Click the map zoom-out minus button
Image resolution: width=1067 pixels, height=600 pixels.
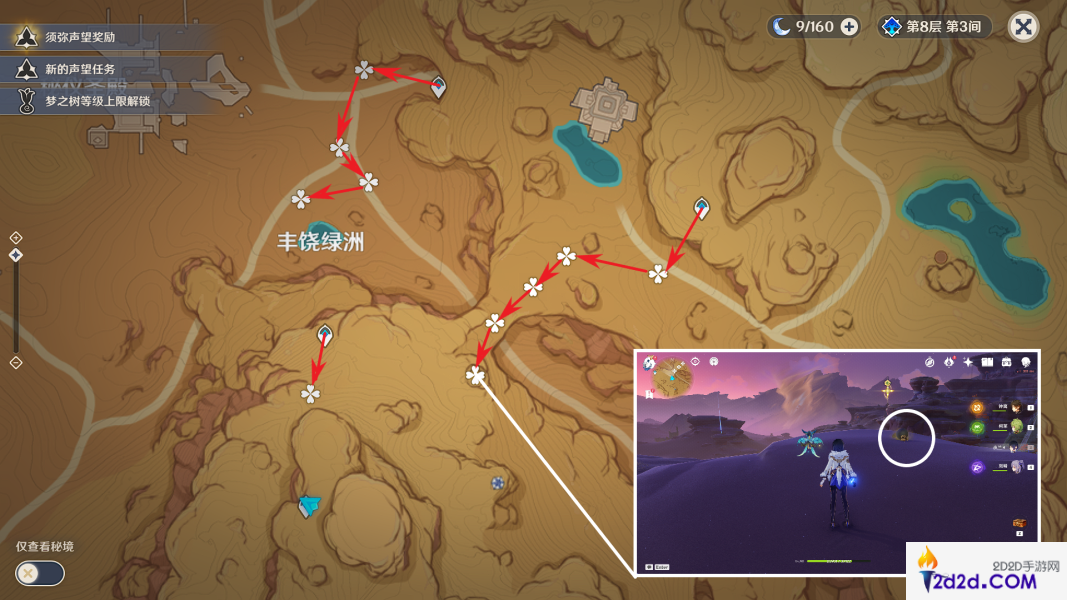pos(16,363)
